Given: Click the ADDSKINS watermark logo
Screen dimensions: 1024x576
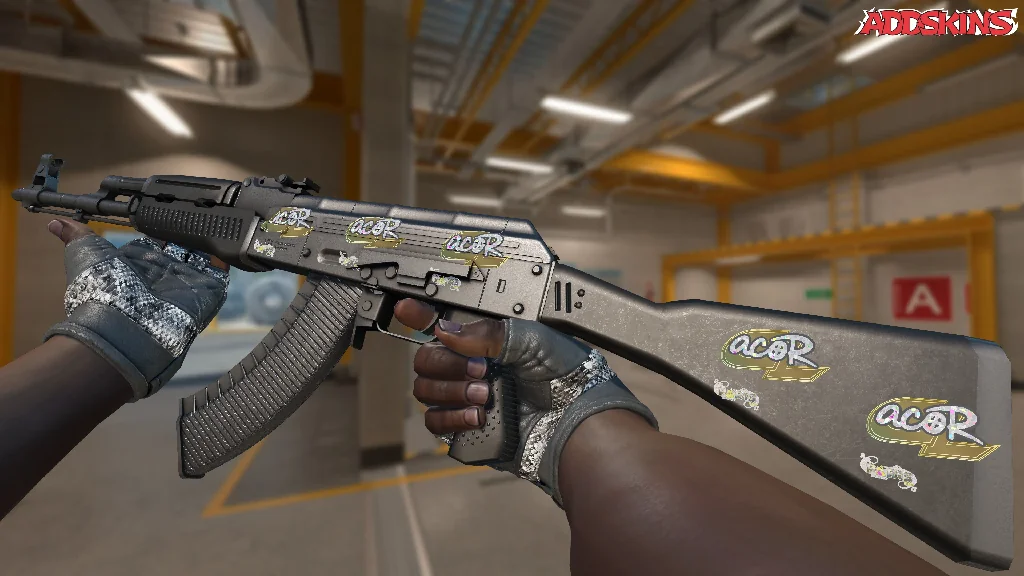Looking at the screenshot, I should click(939, 22).
